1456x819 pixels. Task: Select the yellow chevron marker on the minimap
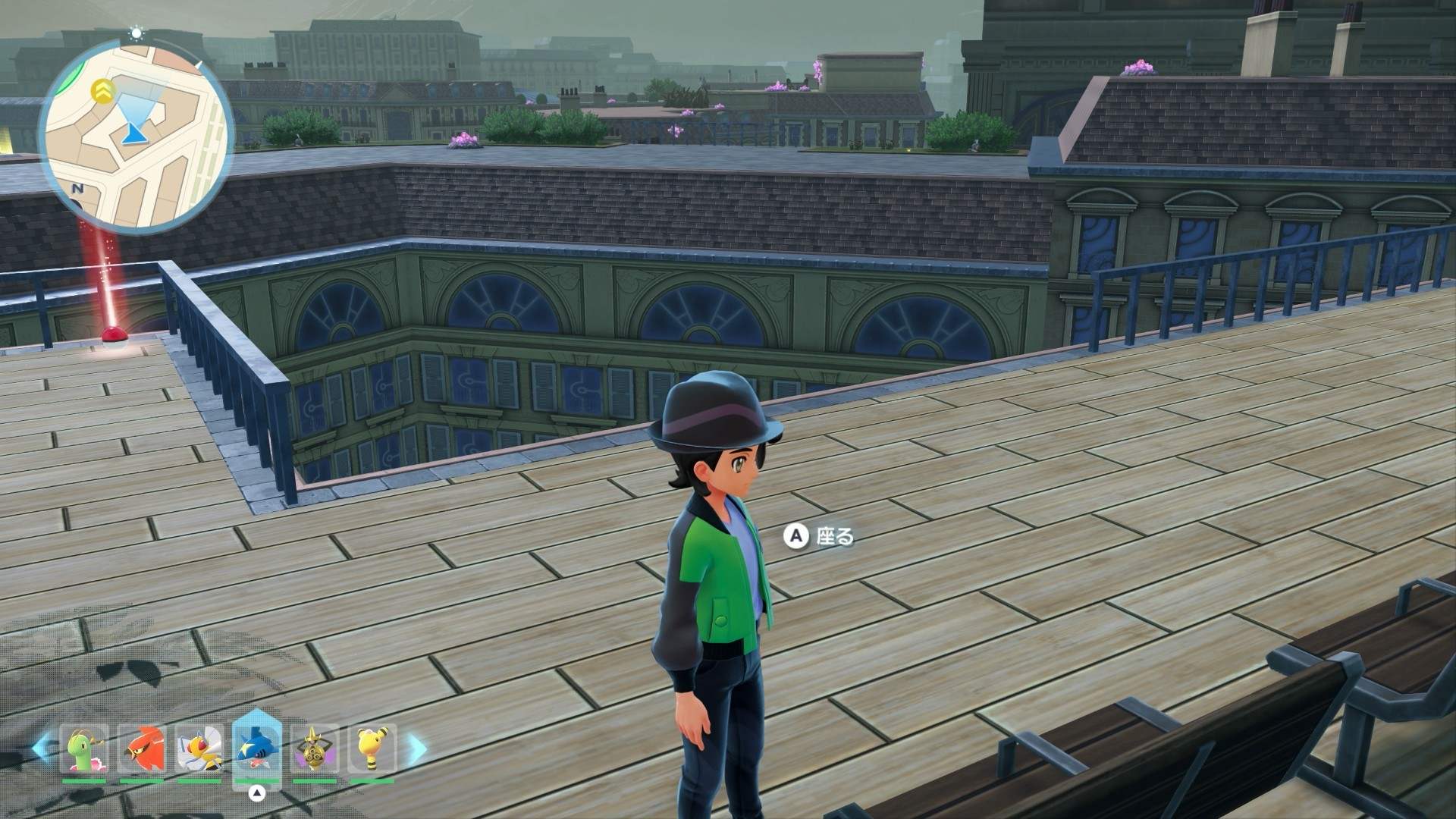point(102,91)
